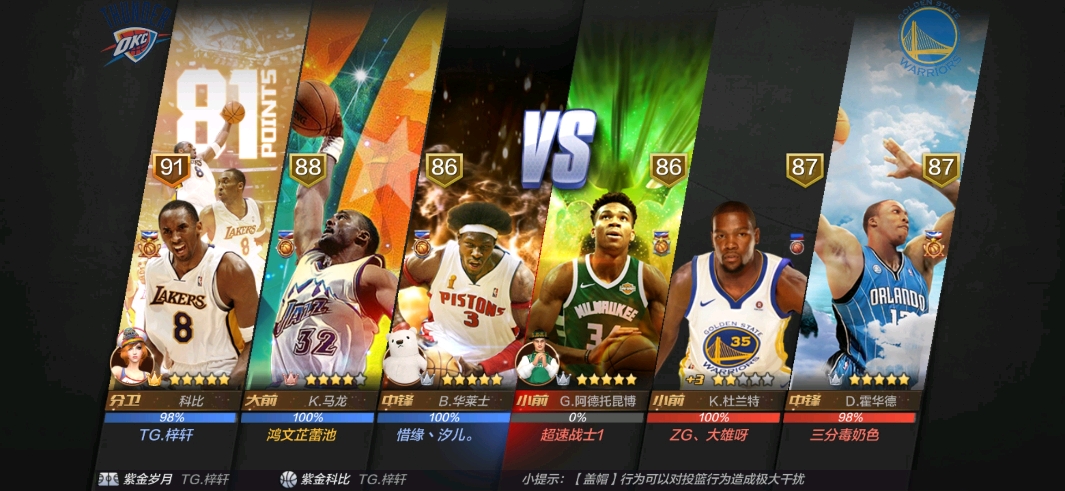1065x491 pixels.
Task: Choose the K. Durant Warriors card
Action: (x=735, y=290)
